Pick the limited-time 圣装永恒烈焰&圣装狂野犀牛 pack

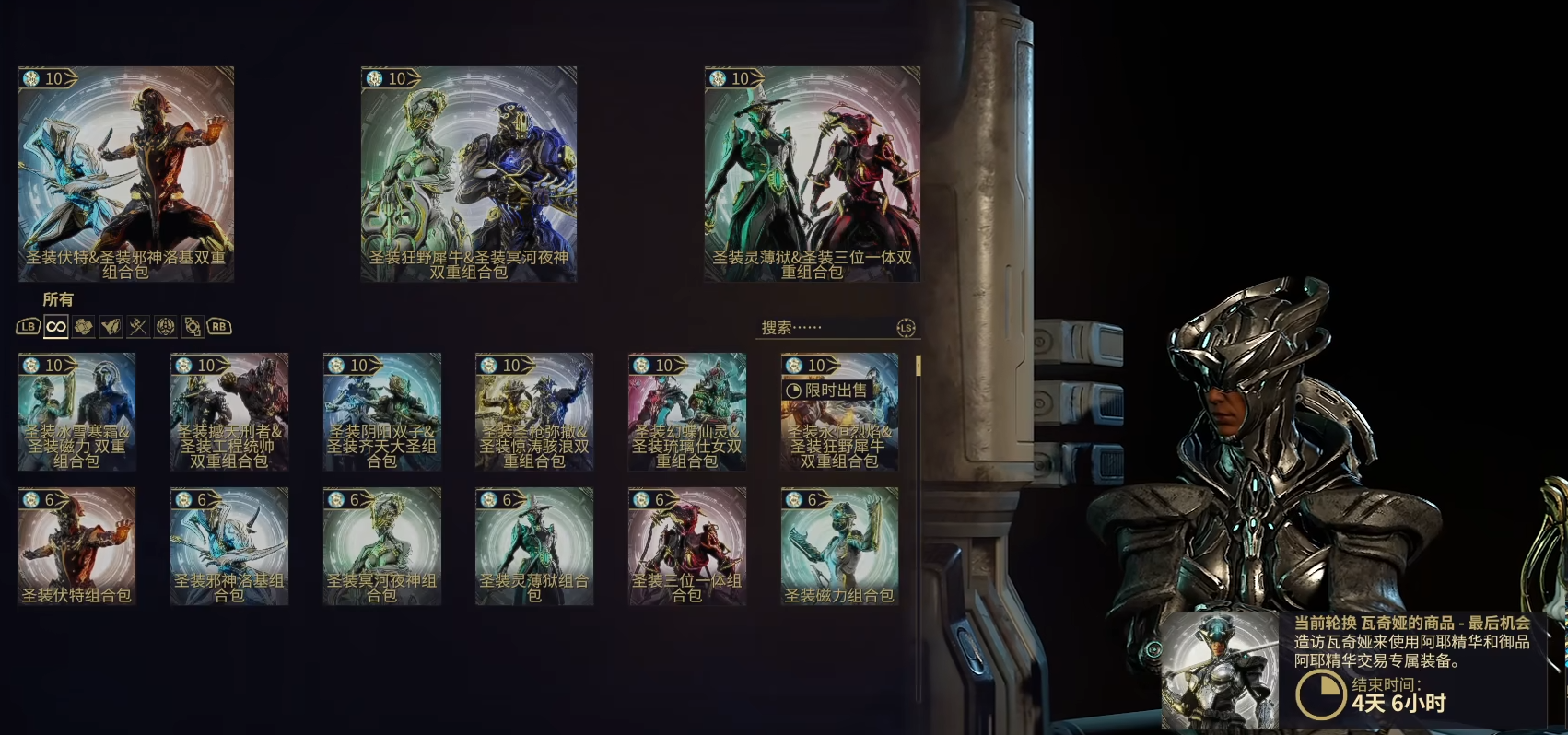coord(839,412)
